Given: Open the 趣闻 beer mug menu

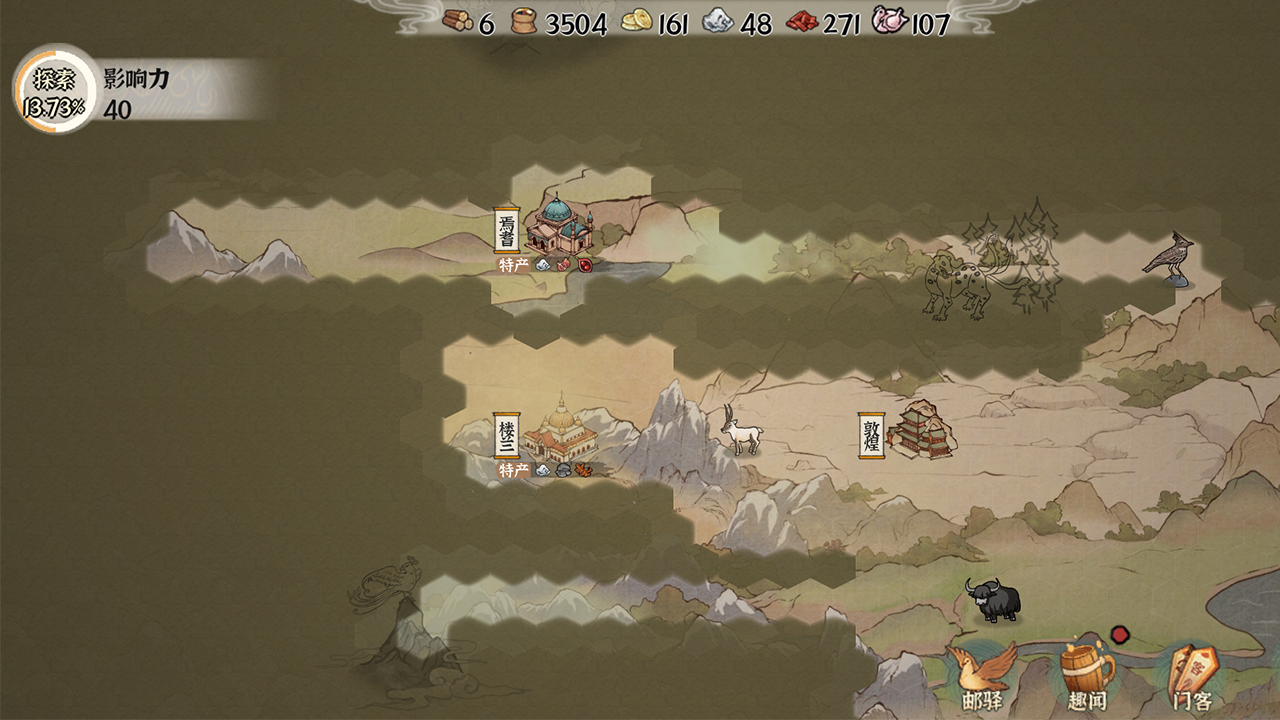Looking at the screenshot, I should [1087, 677].
